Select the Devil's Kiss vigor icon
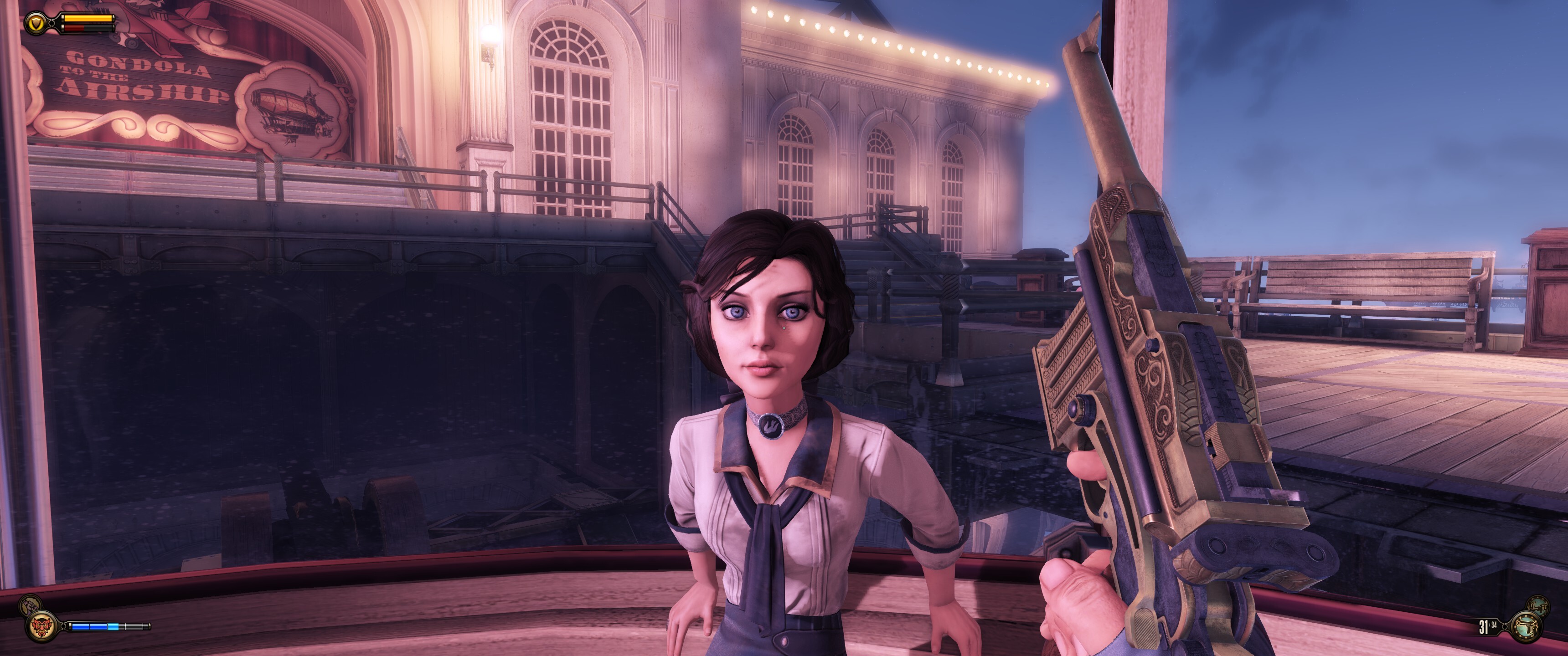This screenshot has width=1568, height=656. (x=42, y=625)
